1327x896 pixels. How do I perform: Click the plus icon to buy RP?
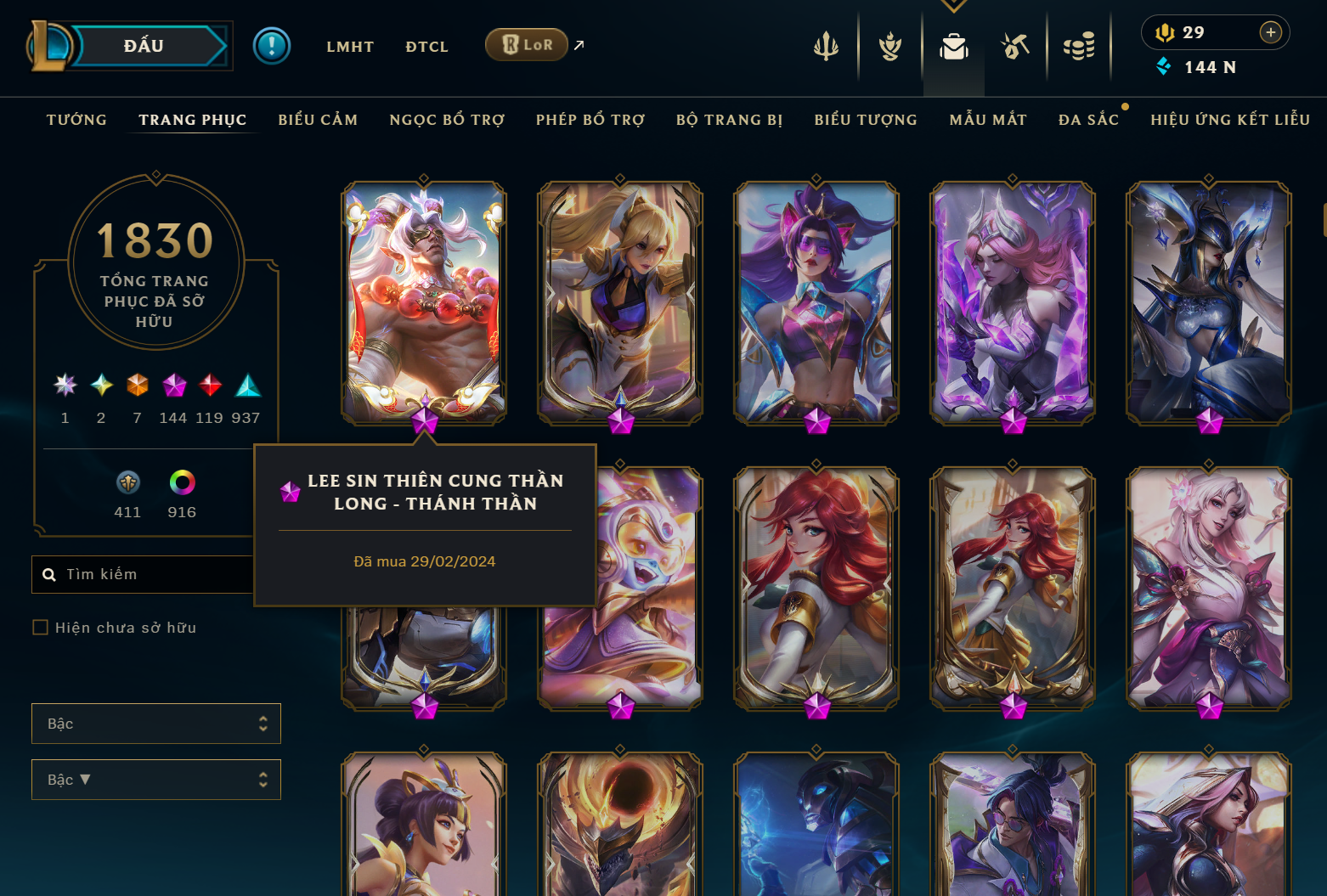(x=1271, y=32)
